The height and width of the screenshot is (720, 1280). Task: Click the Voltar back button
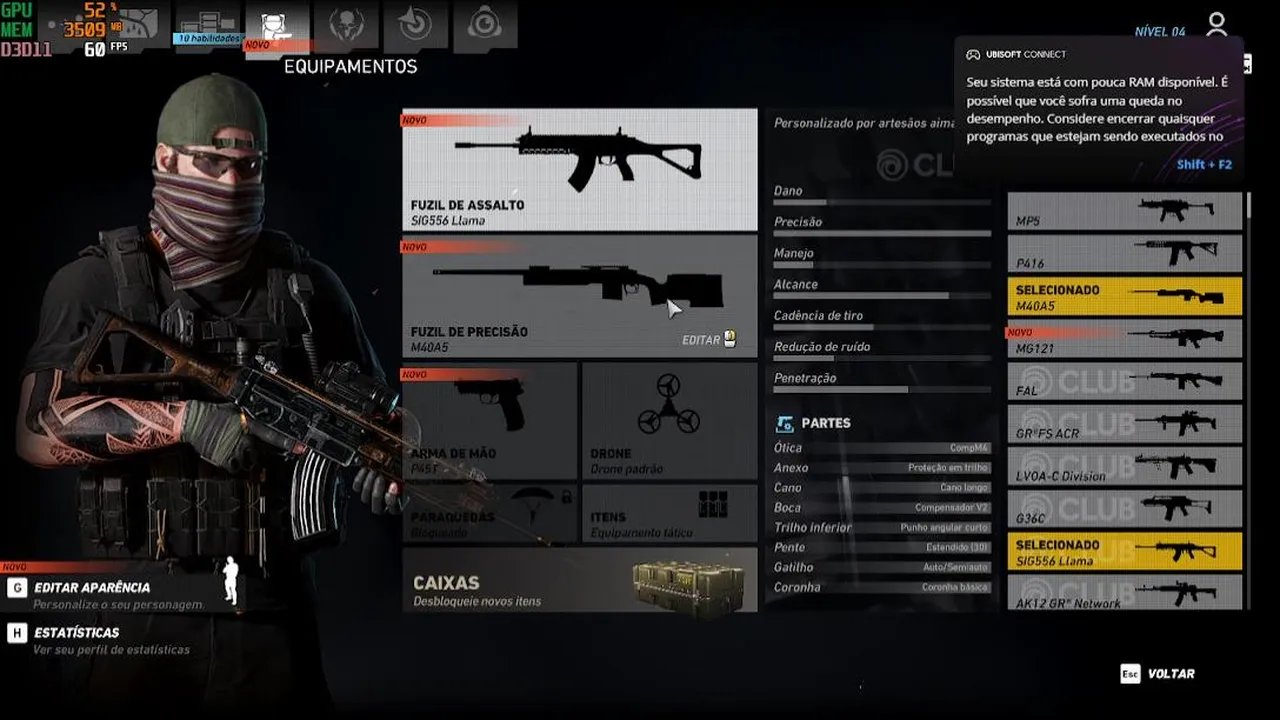[1170, 674]
